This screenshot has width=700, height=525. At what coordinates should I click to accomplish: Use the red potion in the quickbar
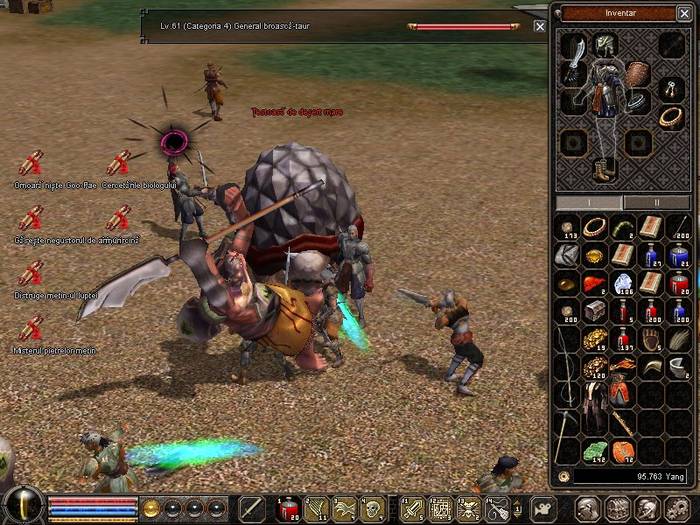pyautogui.click(x=287, y=507)
